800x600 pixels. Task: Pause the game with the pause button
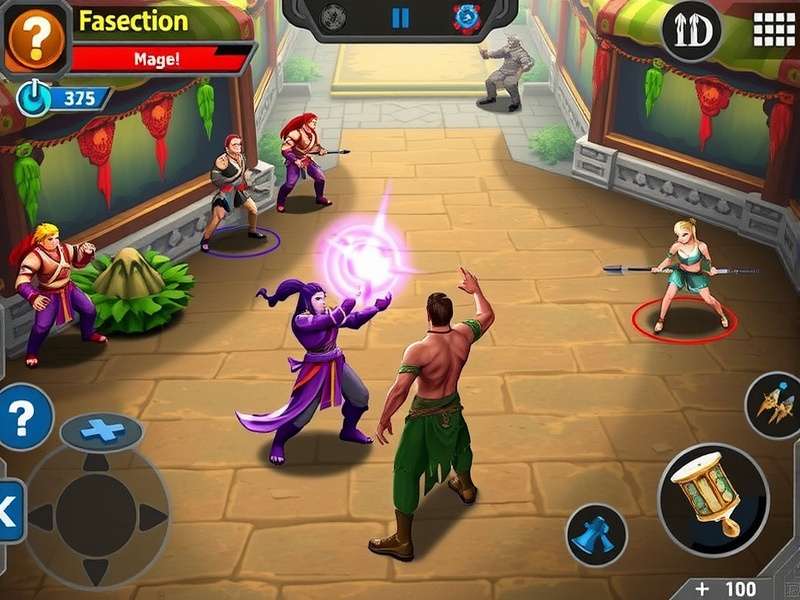click(x=400, y=18)
